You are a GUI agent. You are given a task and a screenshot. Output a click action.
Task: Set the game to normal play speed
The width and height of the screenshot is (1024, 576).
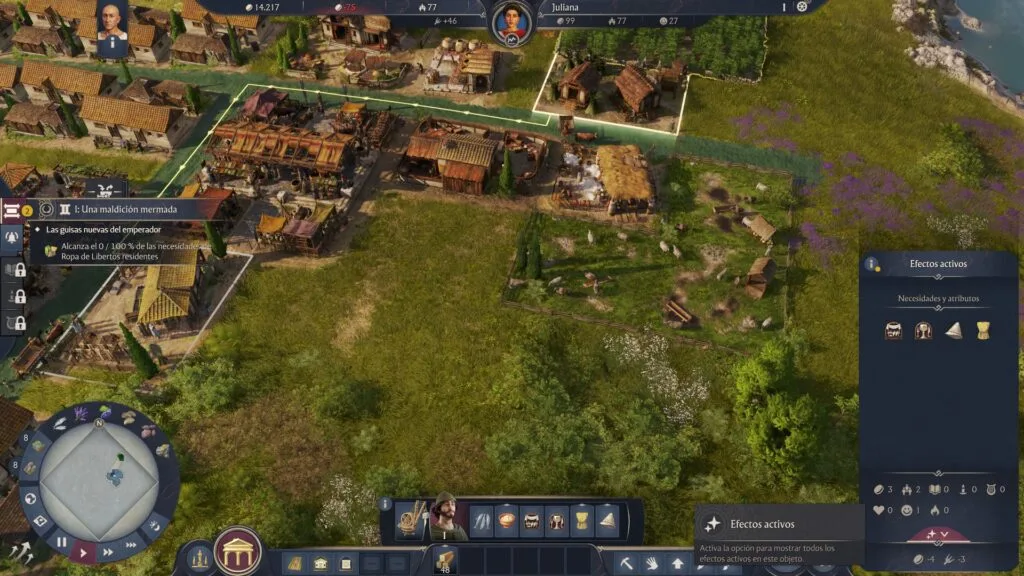point(84,551)
